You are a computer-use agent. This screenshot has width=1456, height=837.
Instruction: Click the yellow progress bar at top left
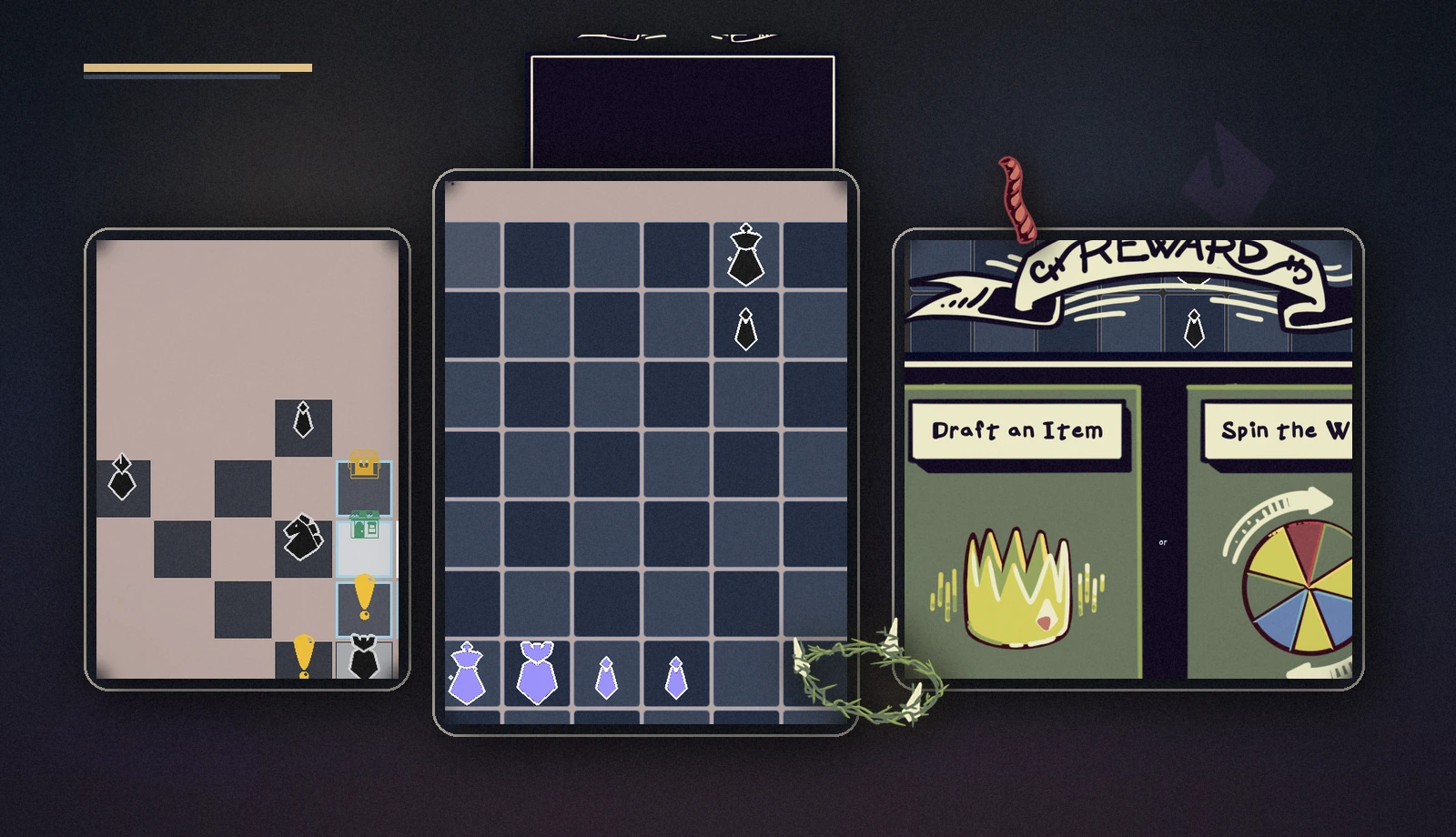(x=196, y=66)
